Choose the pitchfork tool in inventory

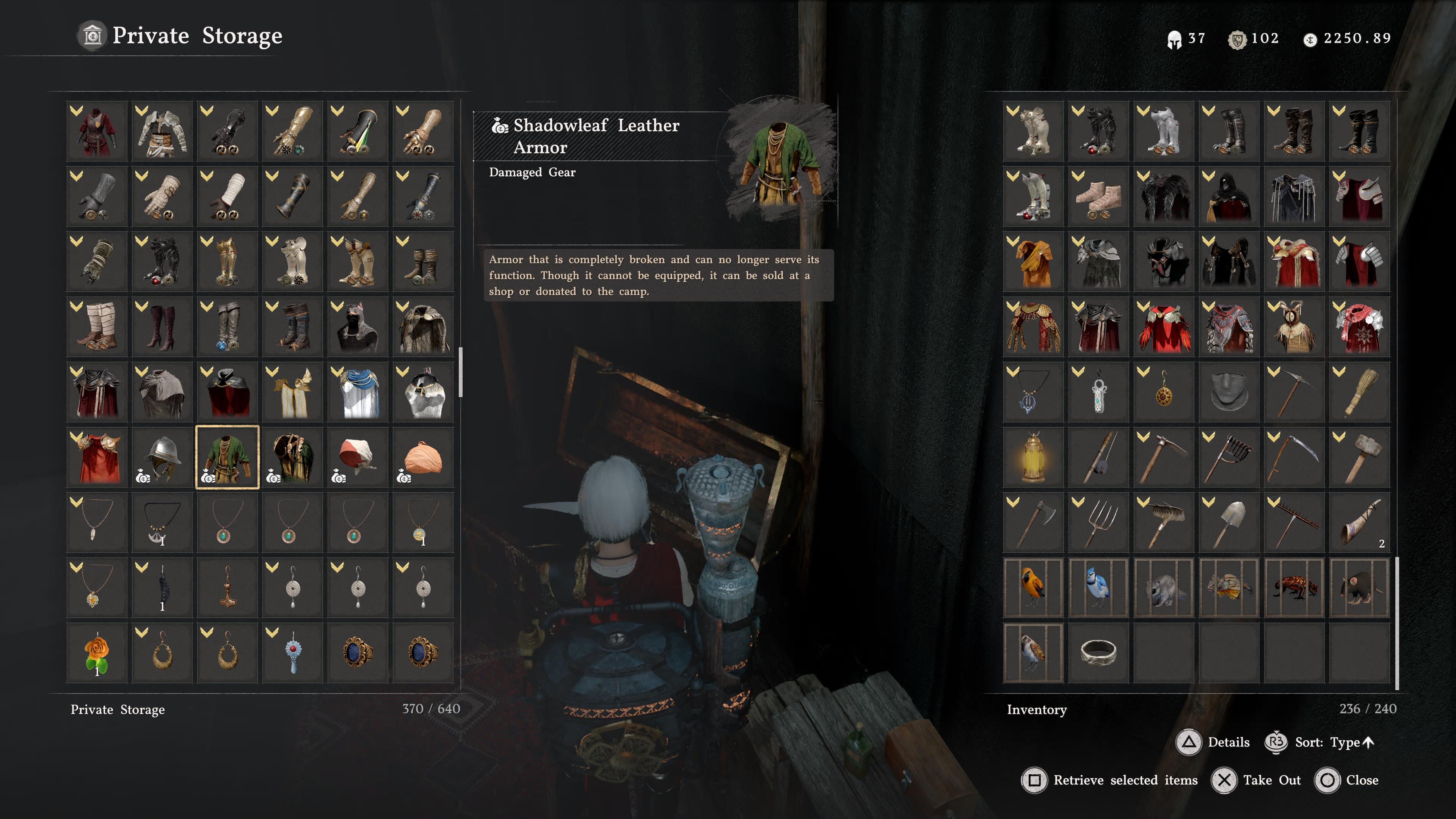pos(1098,522)
